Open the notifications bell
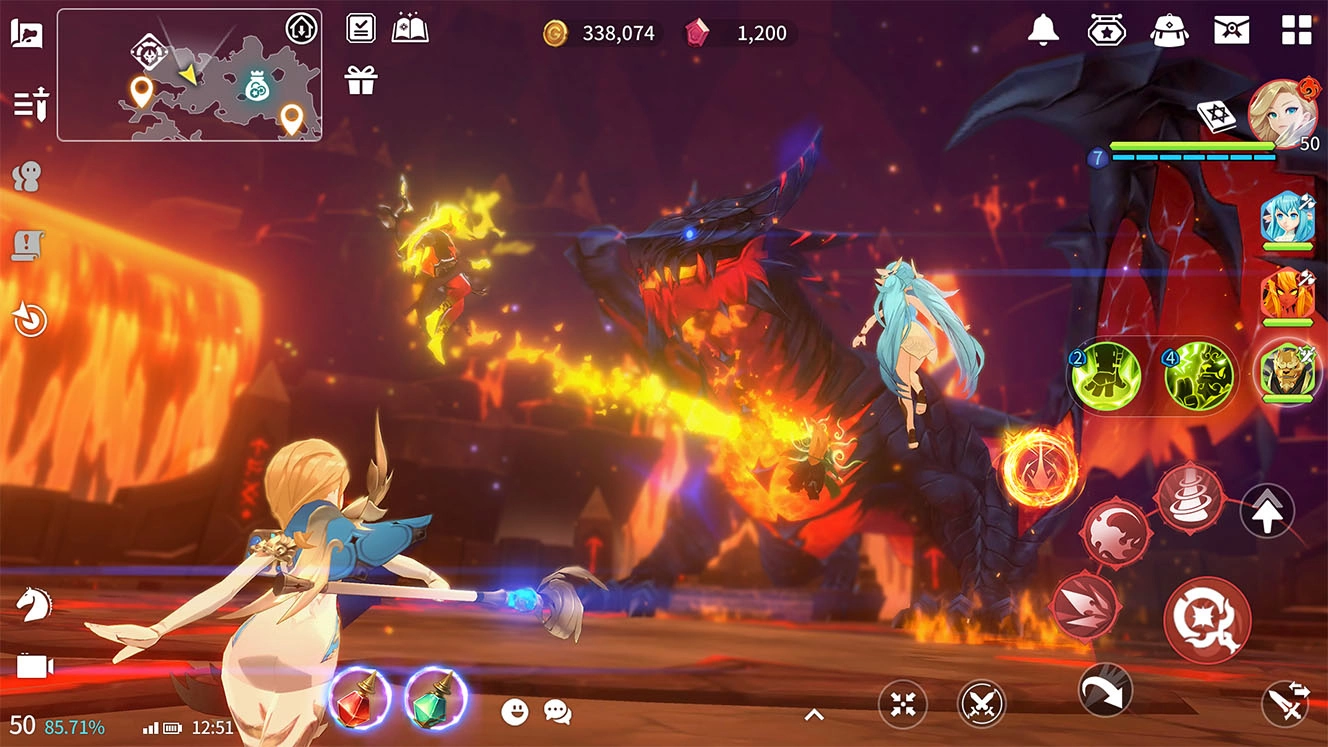Viewport: 1328px width, 747px height. click(1043, 30)
